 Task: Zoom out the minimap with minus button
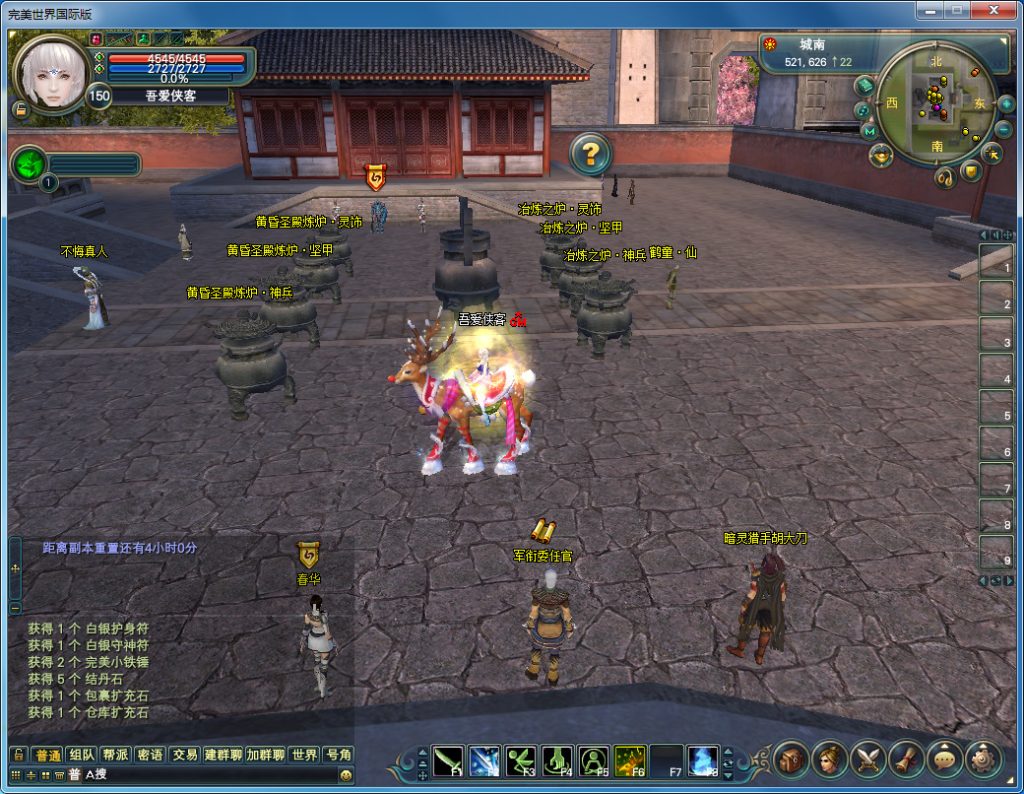(1003, 130)
